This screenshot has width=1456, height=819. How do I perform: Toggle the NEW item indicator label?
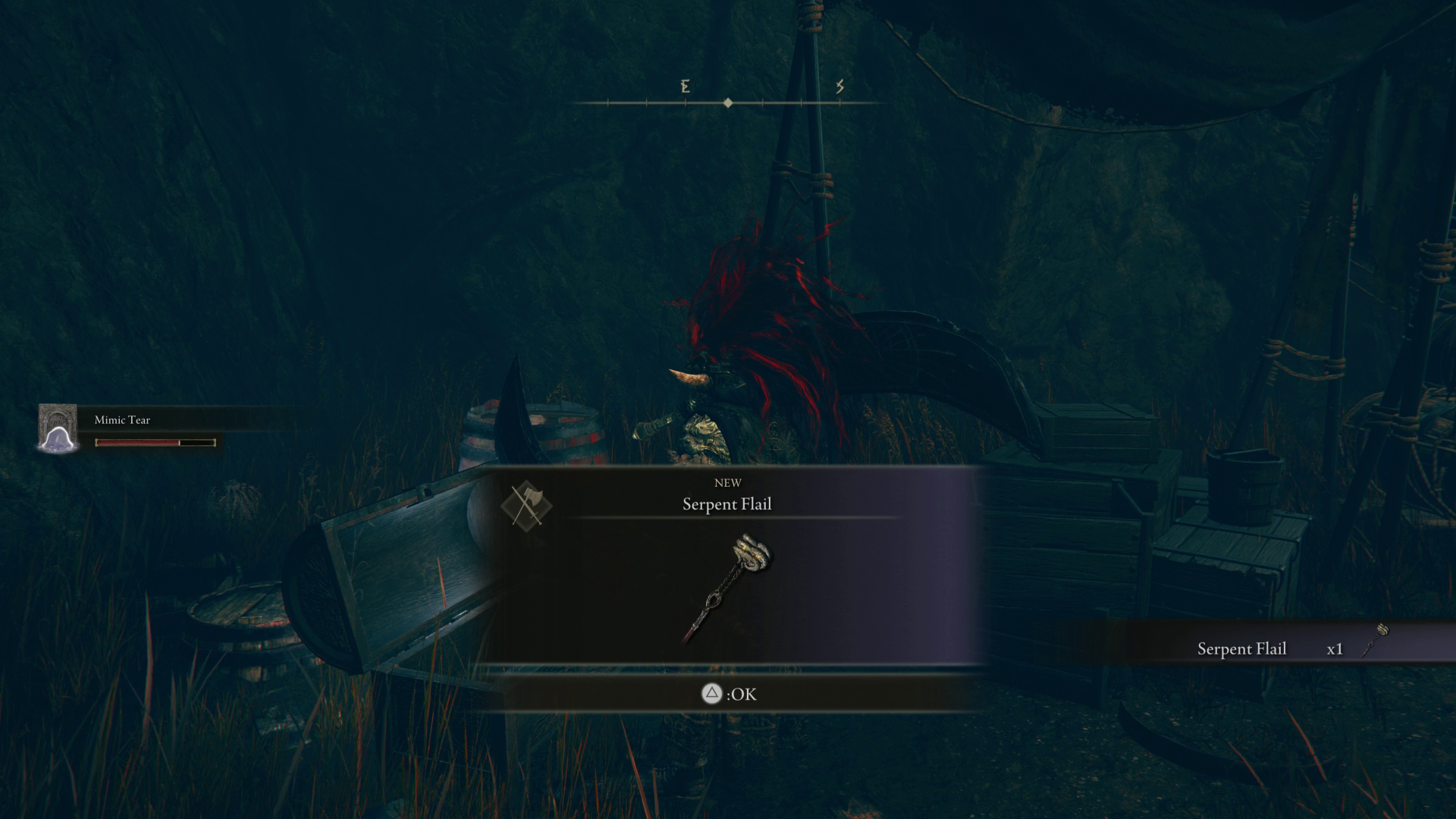point(727,482)
